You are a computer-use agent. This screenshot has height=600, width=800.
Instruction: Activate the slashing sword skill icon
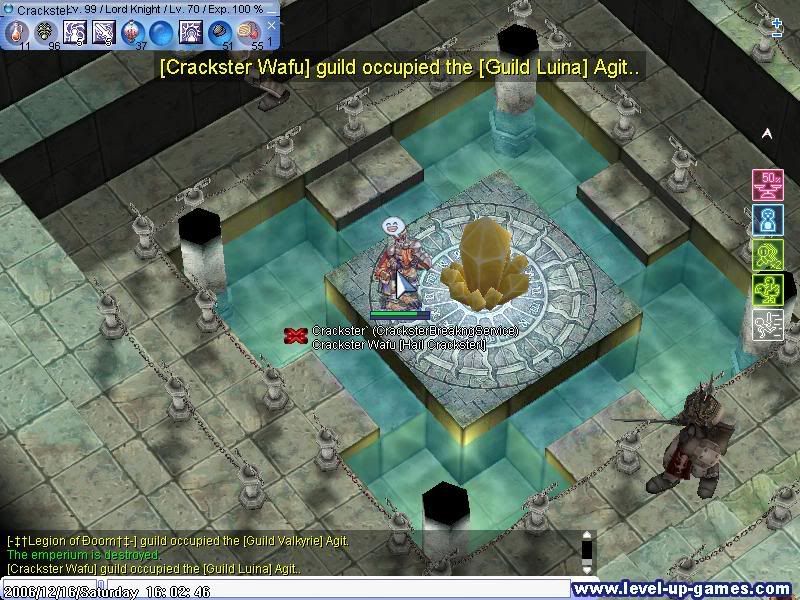click(103, 32)
